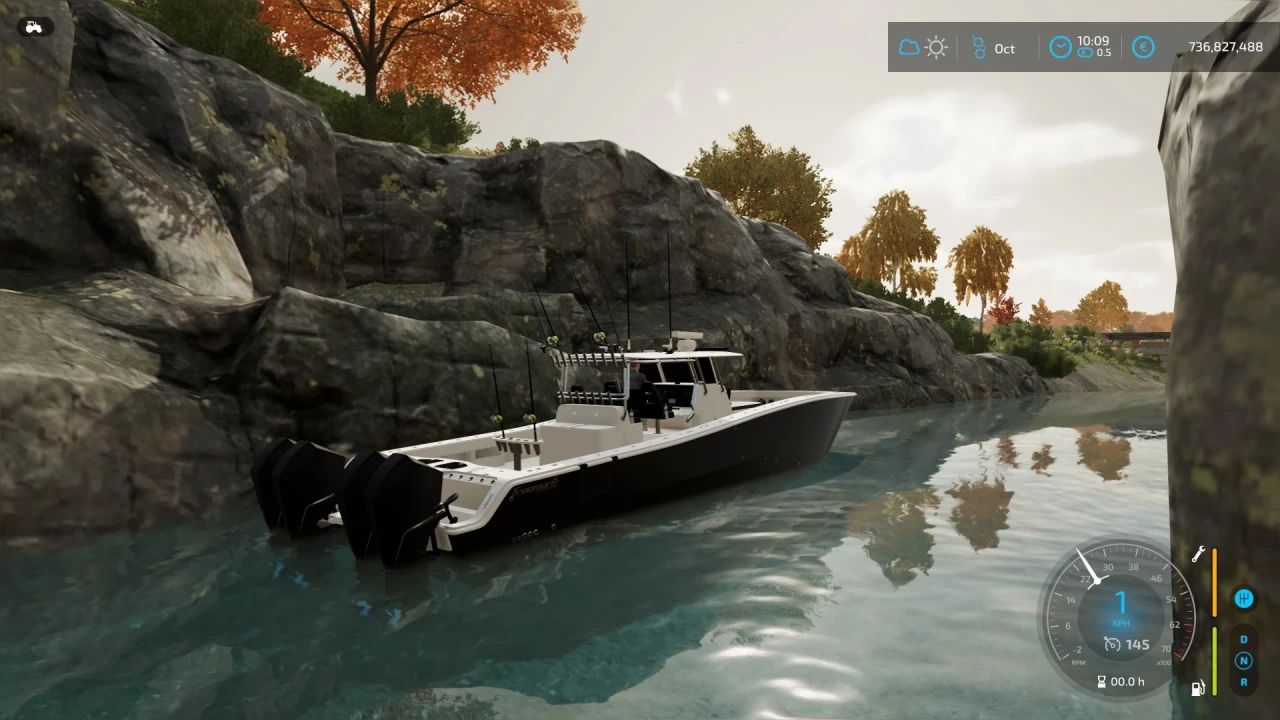The height and width of the screenshot is (720, 1280).
Task: Select the money balance 736,827,488
Action: pos(1225,44)
